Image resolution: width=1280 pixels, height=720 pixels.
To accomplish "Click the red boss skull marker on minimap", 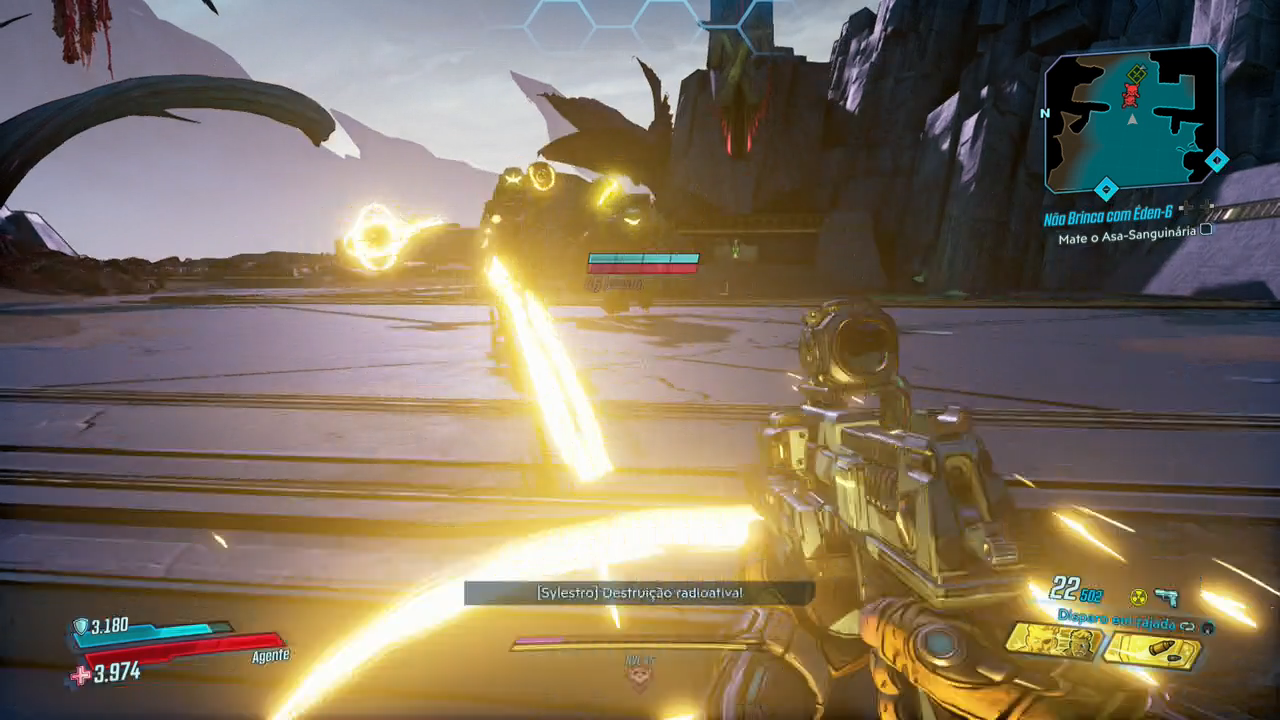I will pyautogui.click(x=1131, y=94).
